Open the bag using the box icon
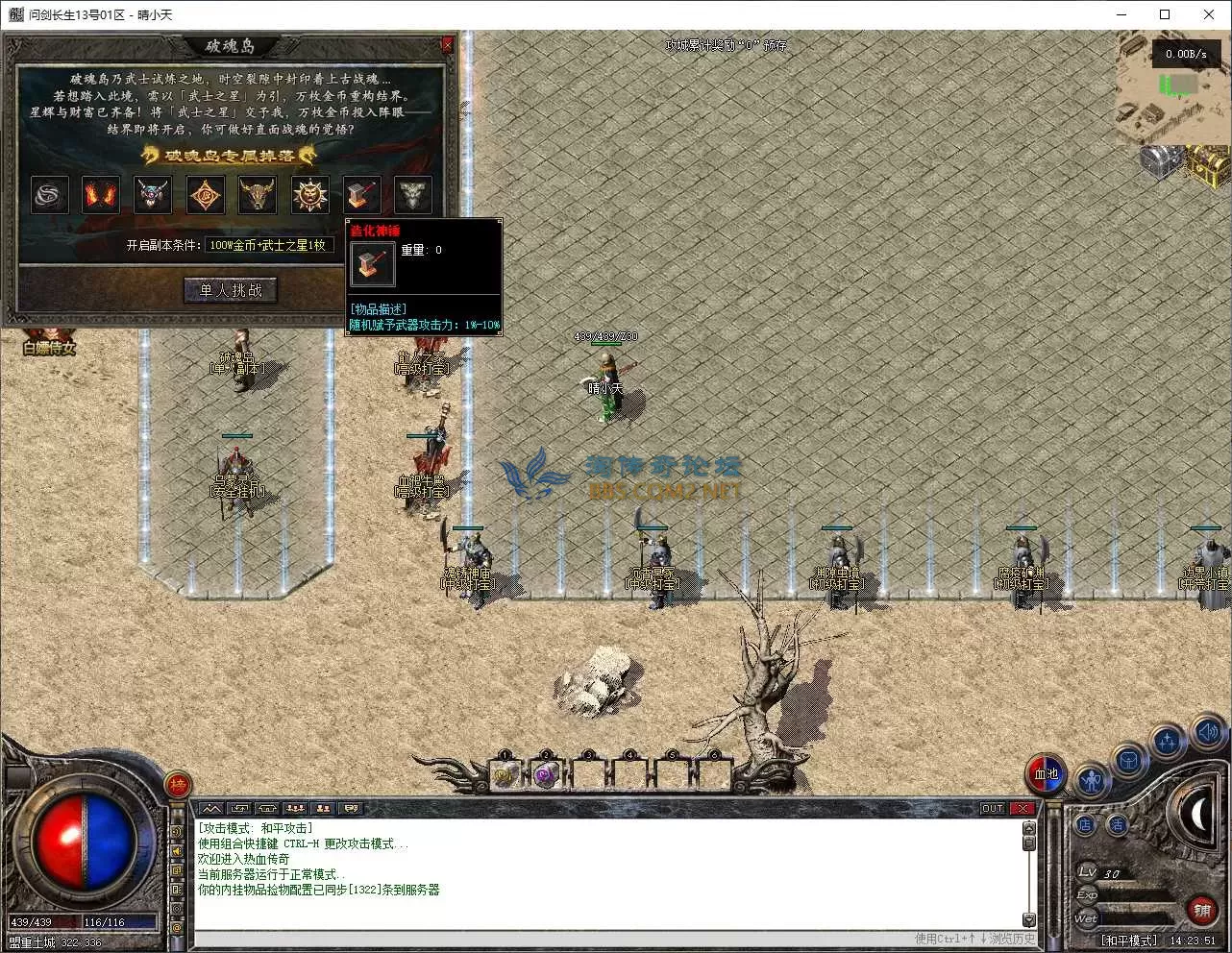The image size is (1232, 953). (1129, 761)
